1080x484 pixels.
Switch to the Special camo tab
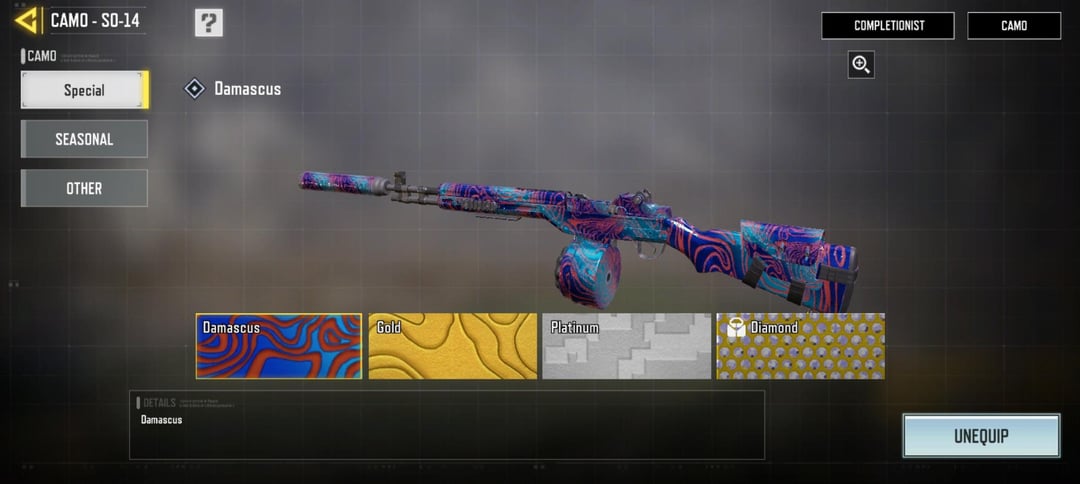tap(84, 90)
